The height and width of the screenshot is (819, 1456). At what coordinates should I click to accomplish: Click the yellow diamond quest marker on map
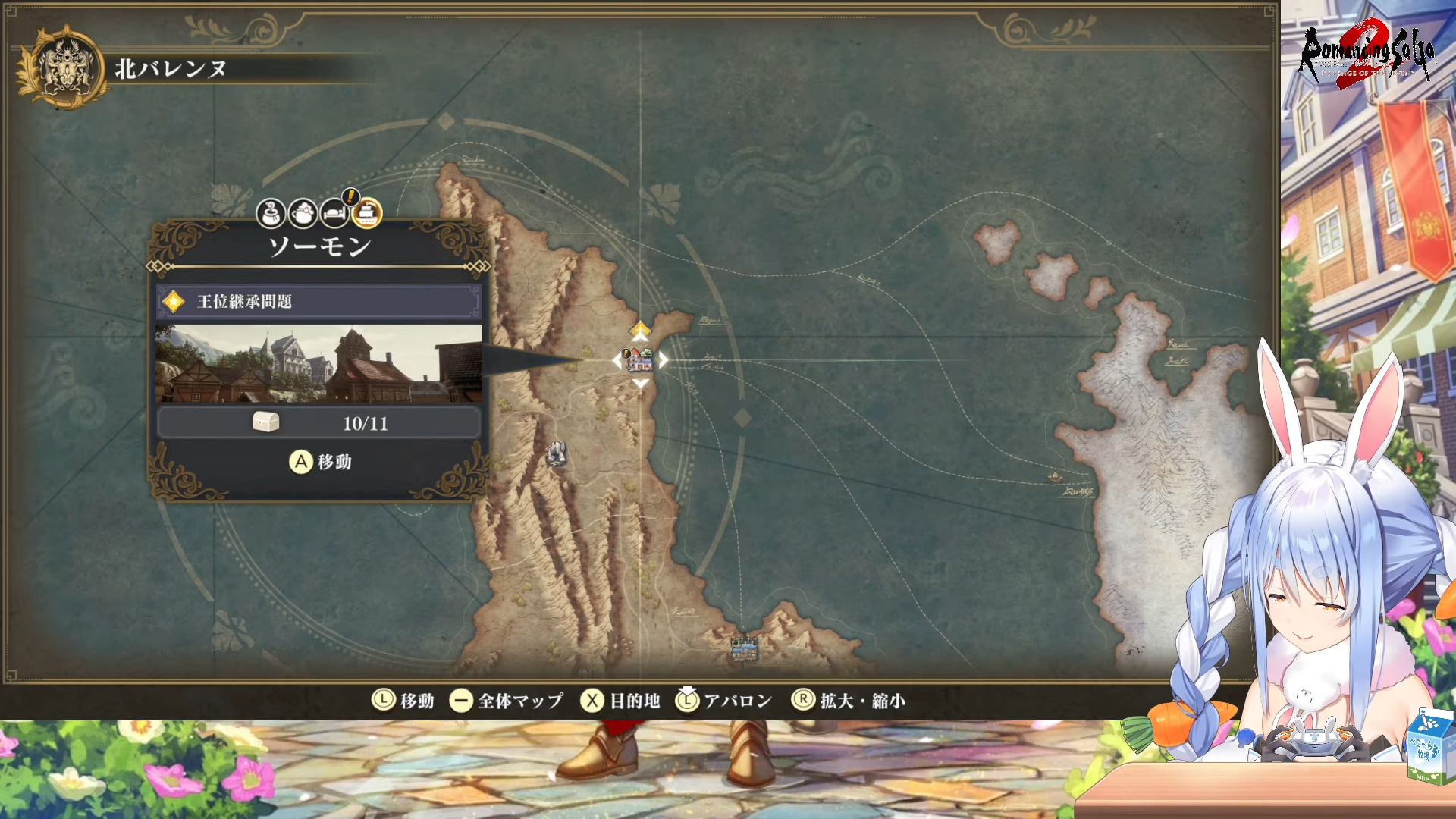tap(641, 329)
